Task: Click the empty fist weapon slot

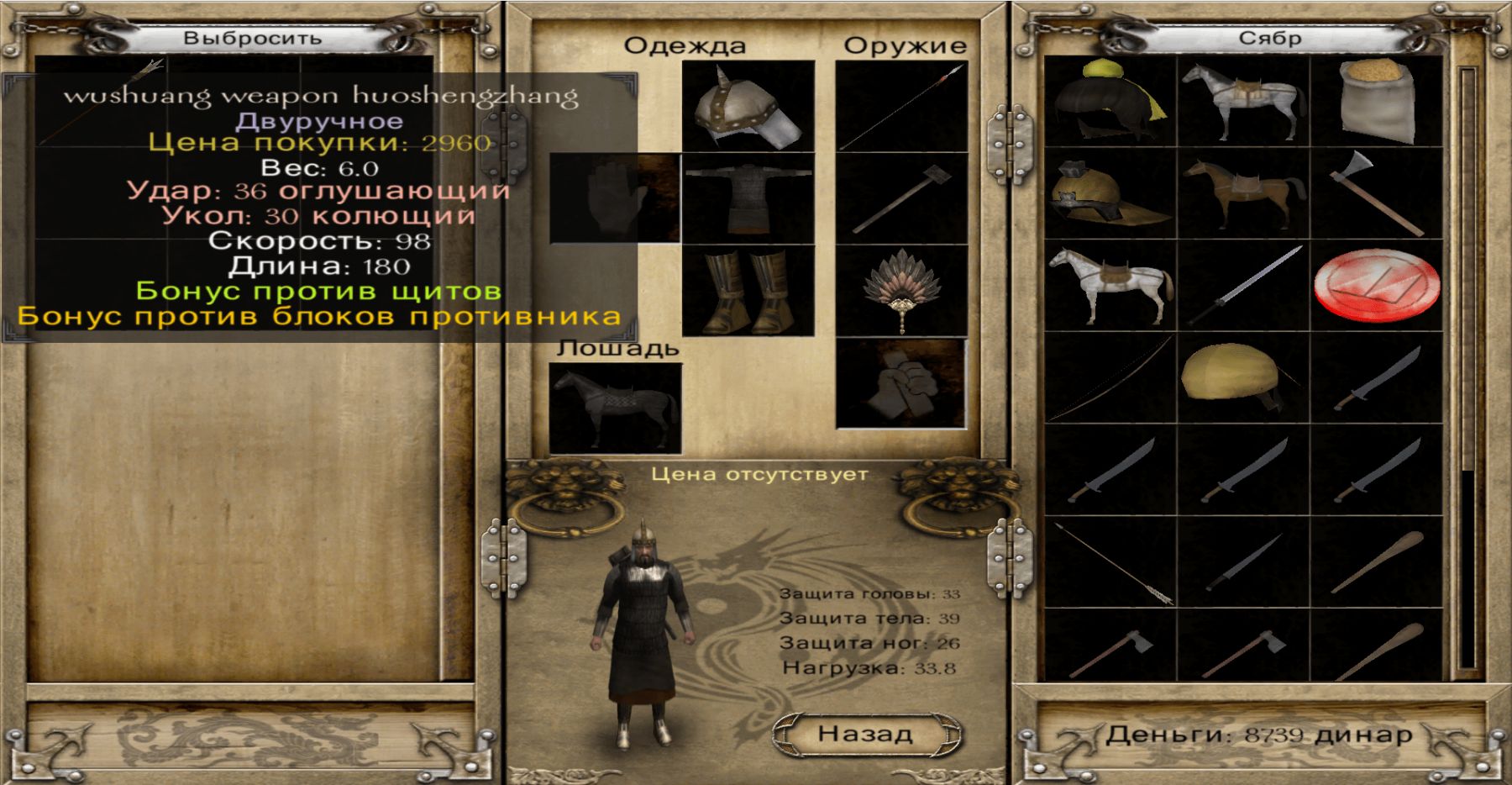Action: click(901, 383)
